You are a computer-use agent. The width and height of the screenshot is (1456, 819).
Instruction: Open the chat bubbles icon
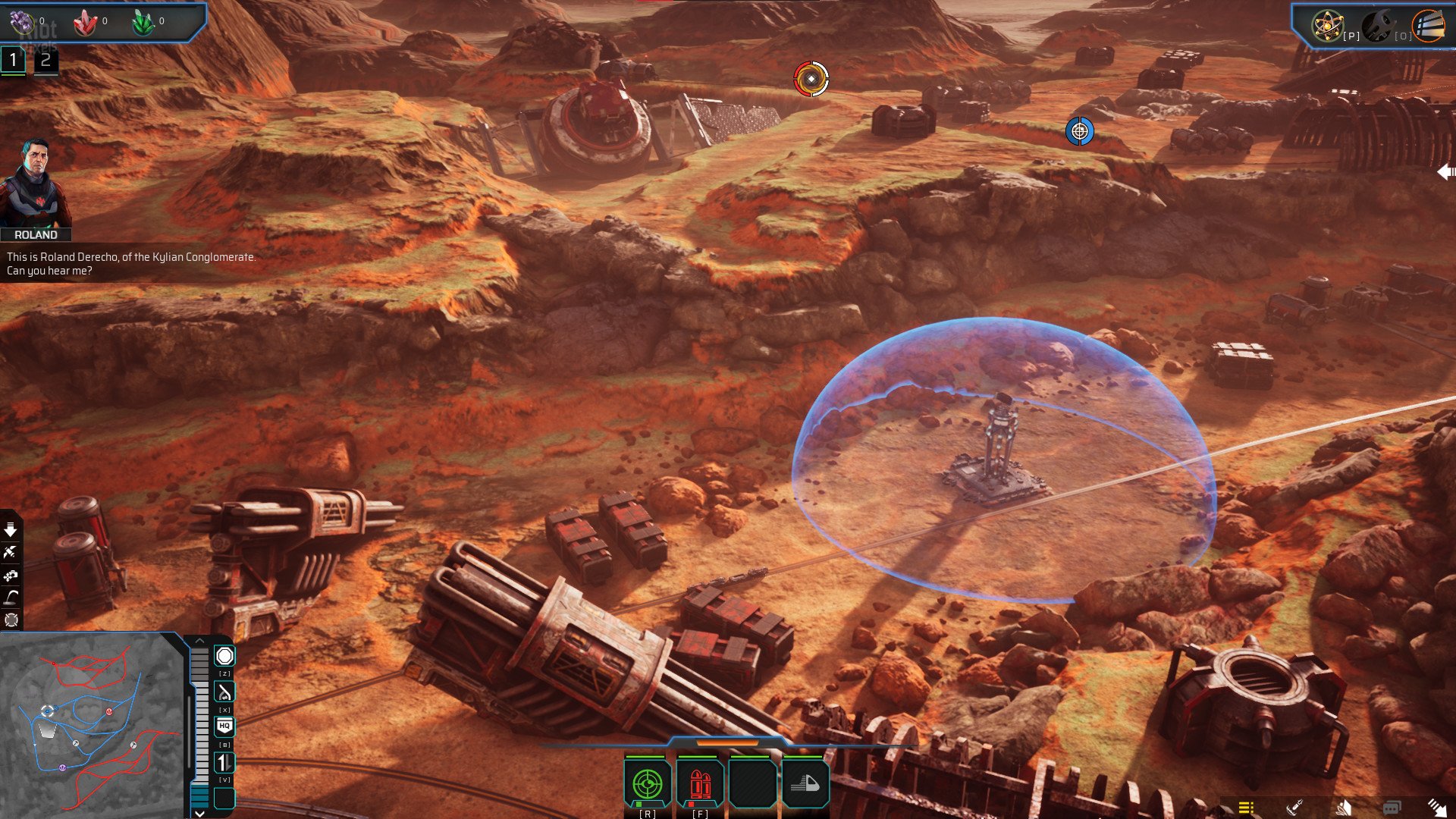point(1392,808)
